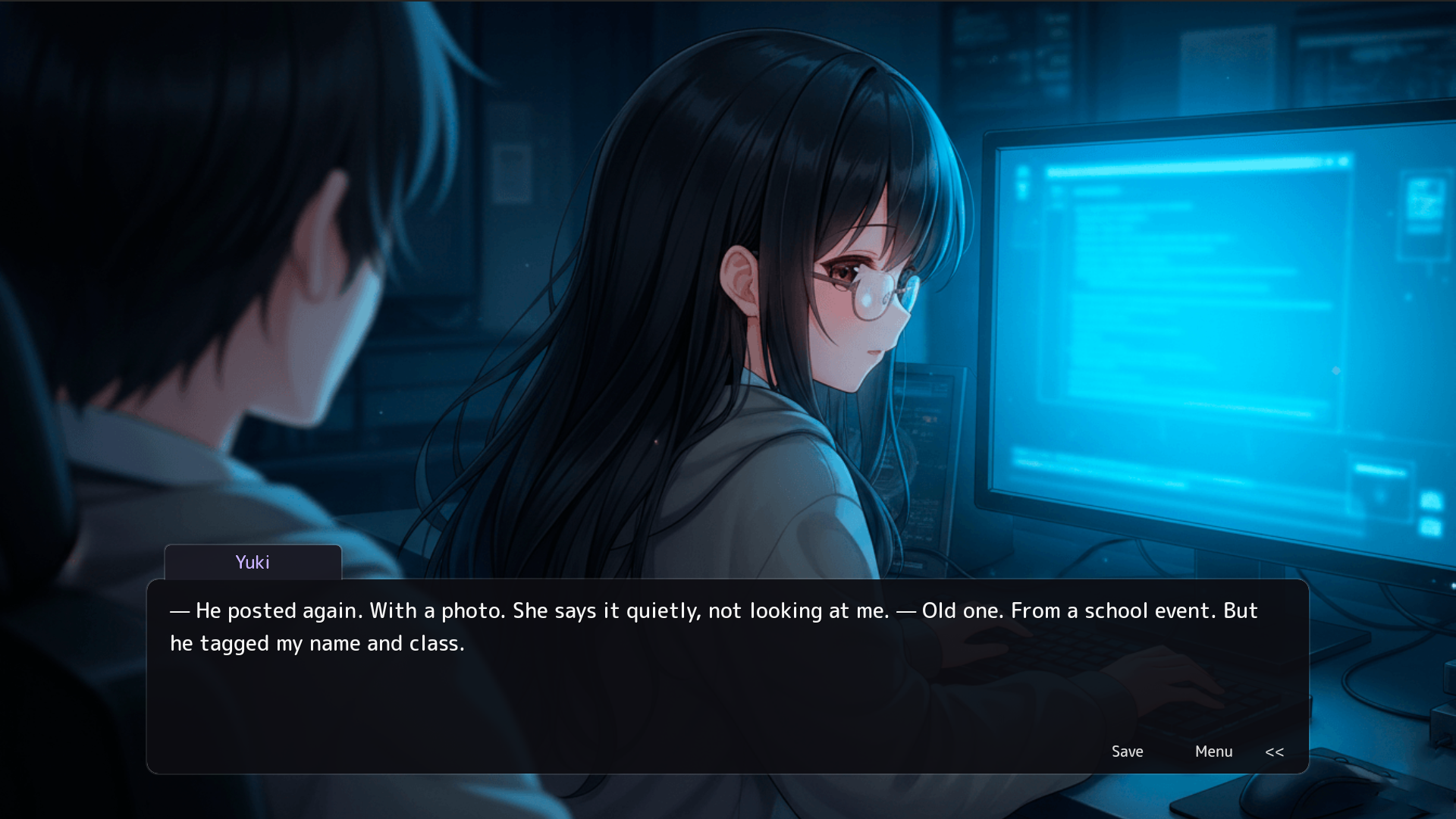Open the rollback history with the << icon
This screenshot has width=1456, height=819.
[x=1275, y=752]
